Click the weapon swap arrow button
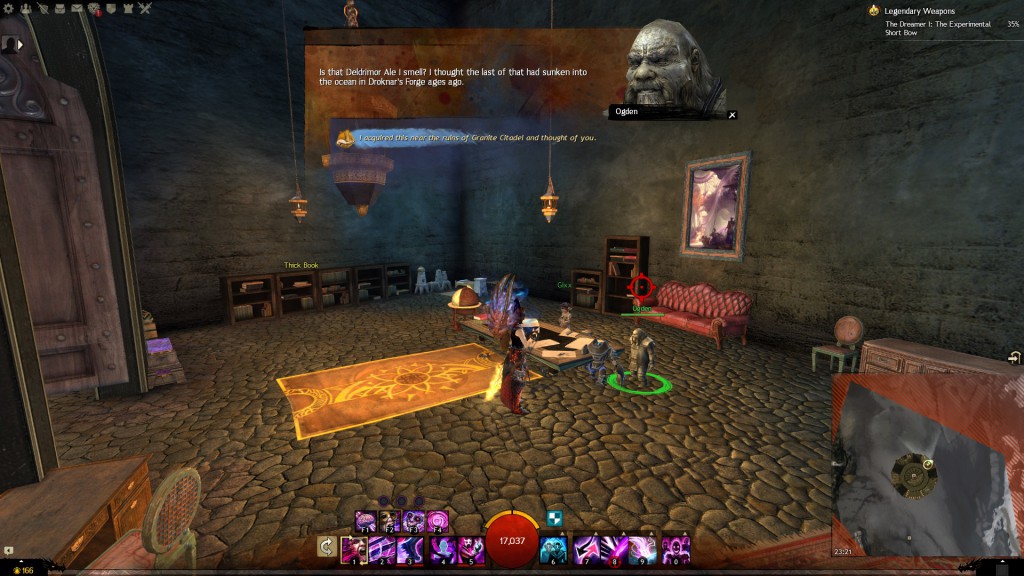1024x576 pixels. [326, 546]
